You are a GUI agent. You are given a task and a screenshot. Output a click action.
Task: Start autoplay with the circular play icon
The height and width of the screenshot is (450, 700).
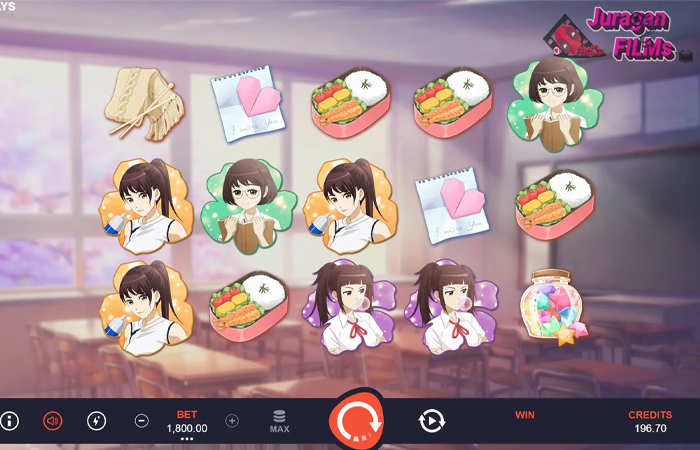pos(431,421)
